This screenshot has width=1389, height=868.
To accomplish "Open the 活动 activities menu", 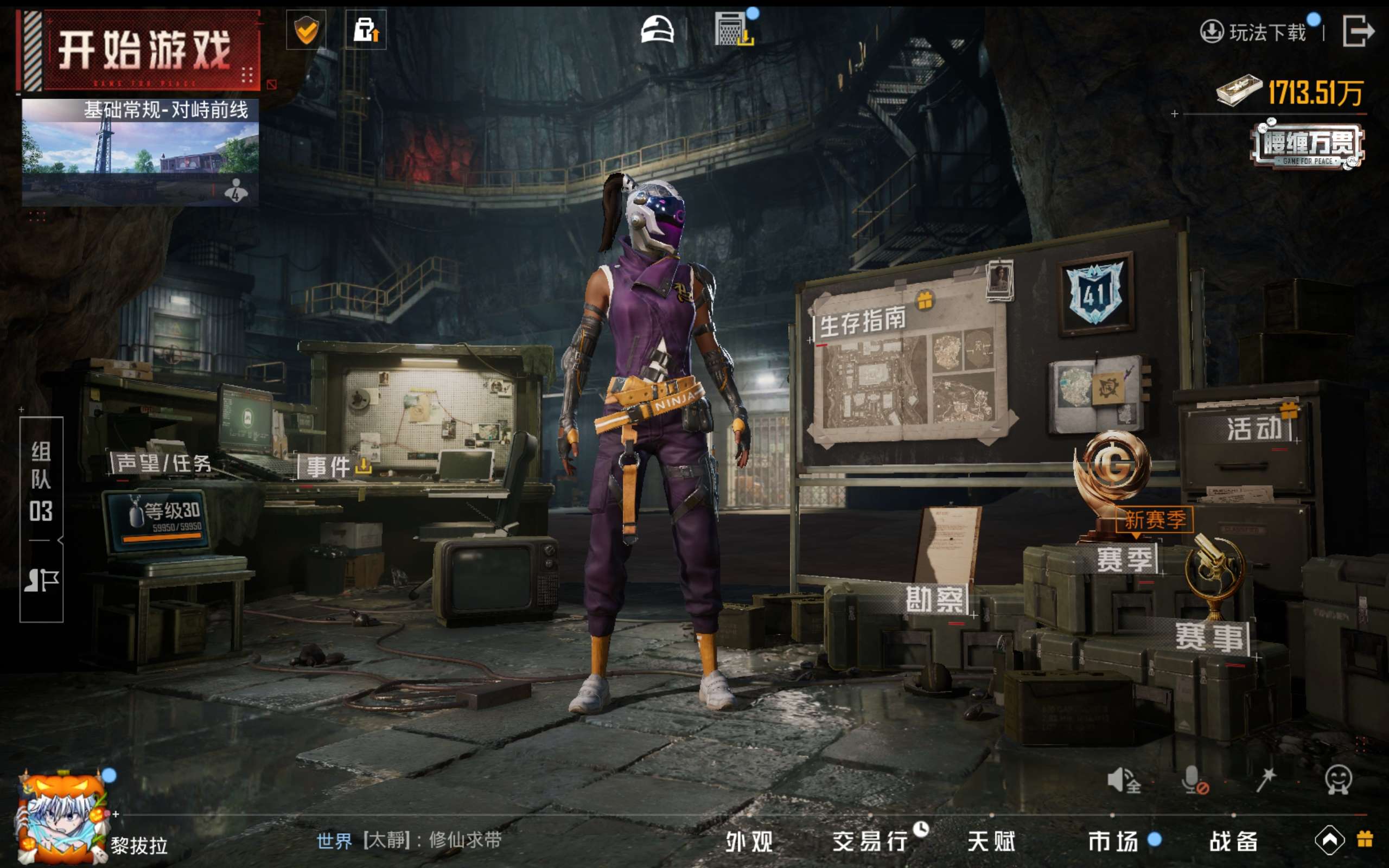I will tap(1253, 428).
